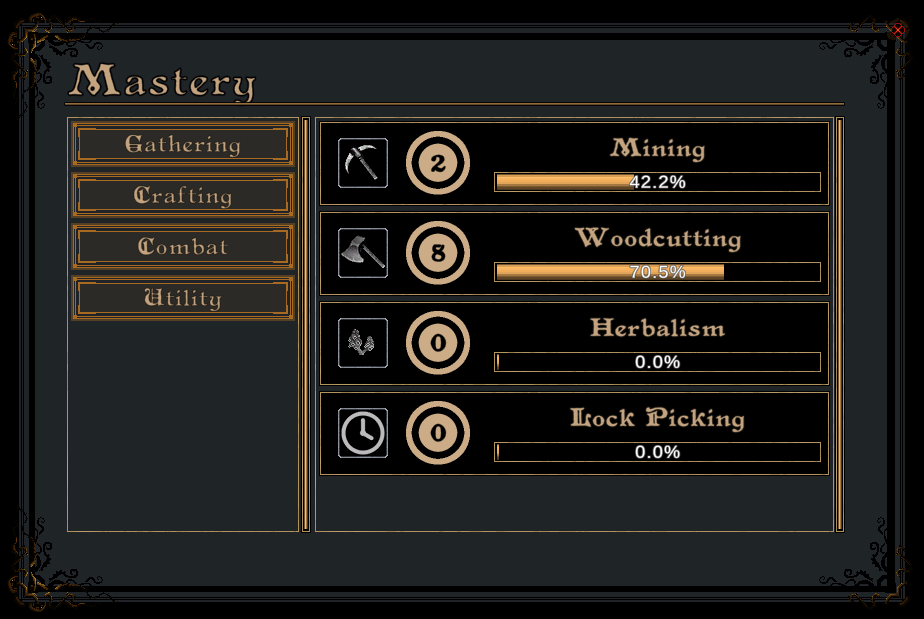This screenshot has width=924, height=619.
Task: Select the Combat mastery tab
Action: tap(183, 247)
